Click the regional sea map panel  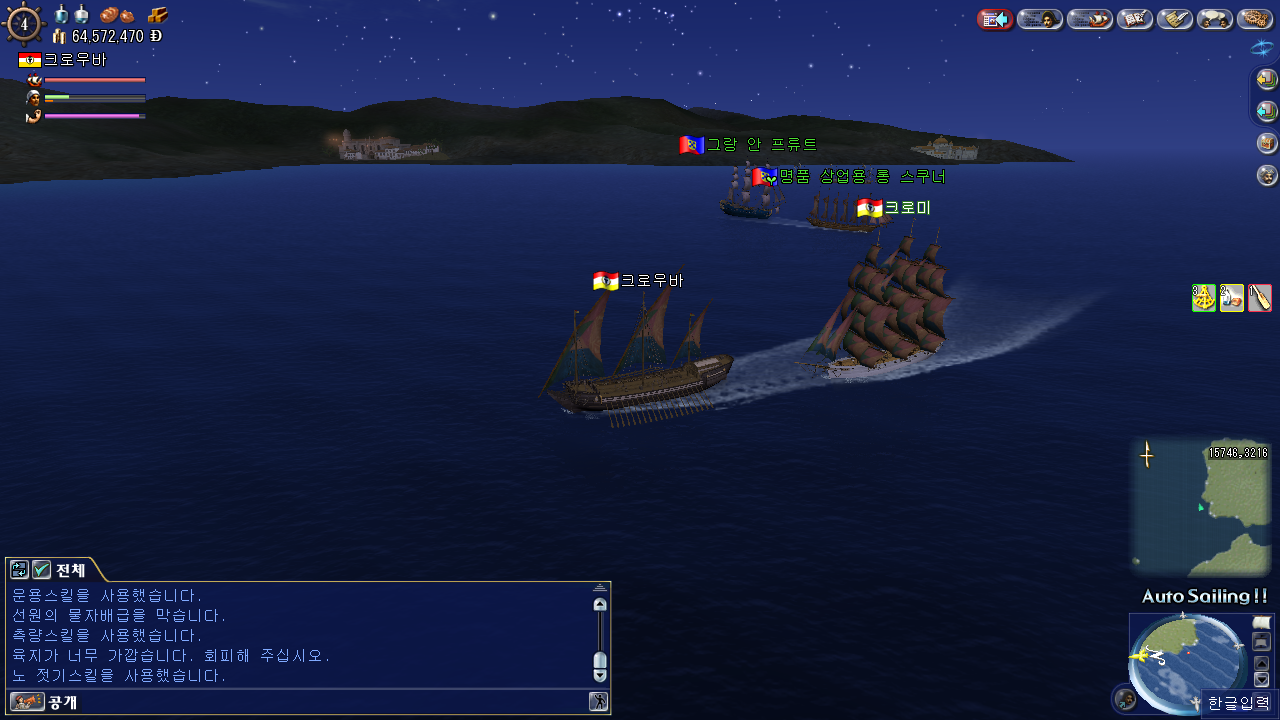point(1200,507)
